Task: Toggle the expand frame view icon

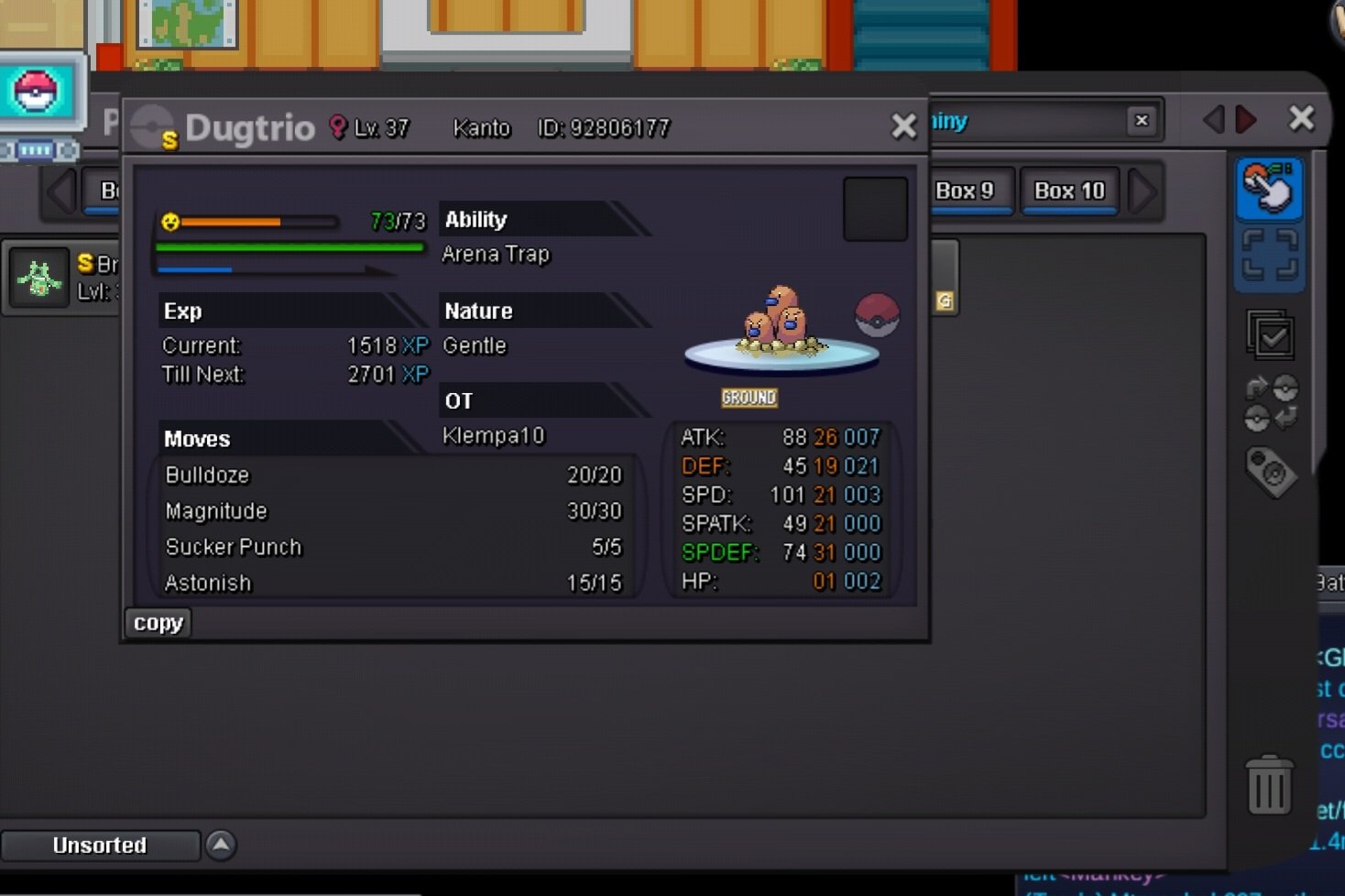Action: coord(1269,256)
